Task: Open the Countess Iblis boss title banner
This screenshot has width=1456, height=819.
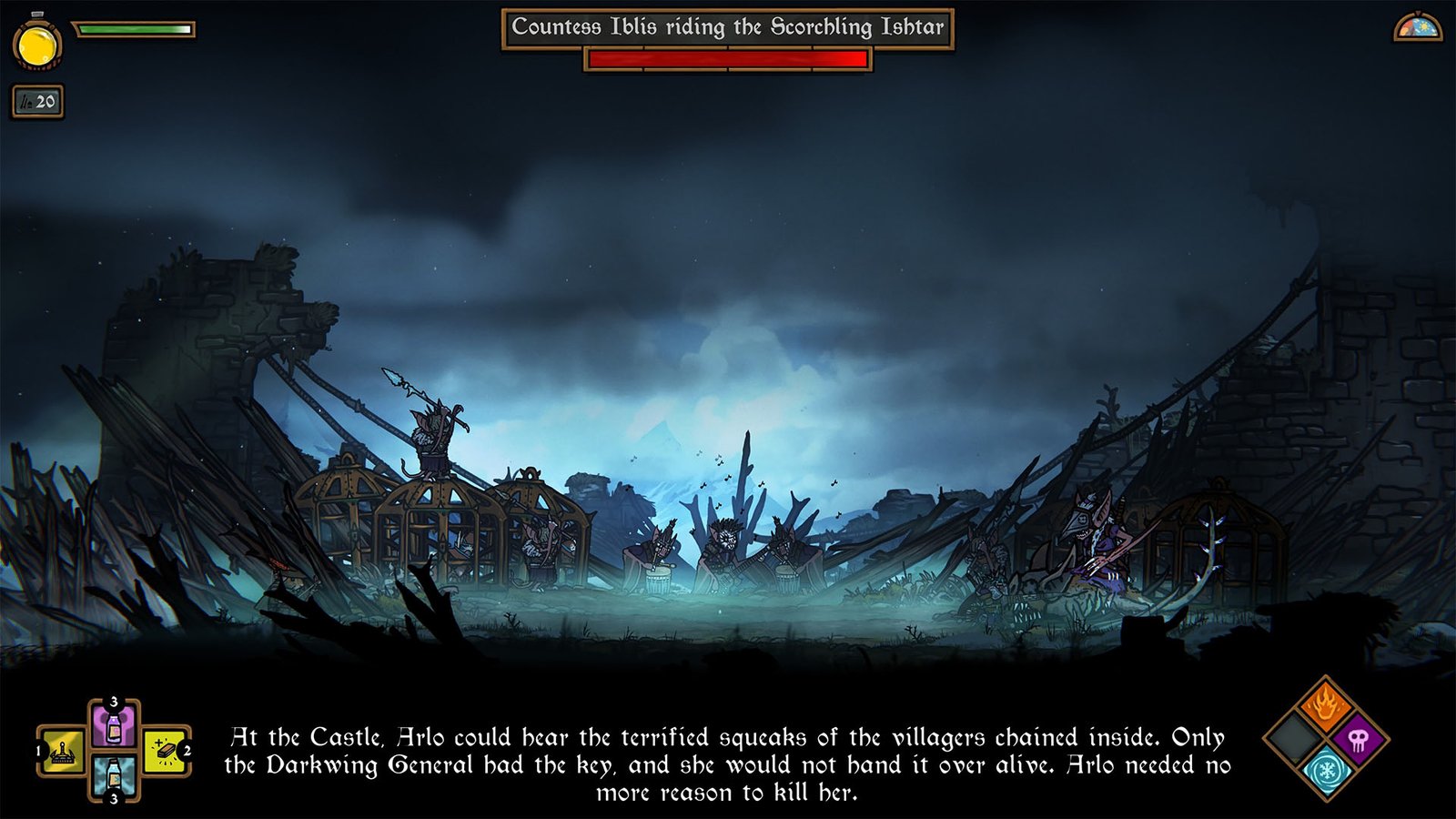Action: tap(728, 28)
